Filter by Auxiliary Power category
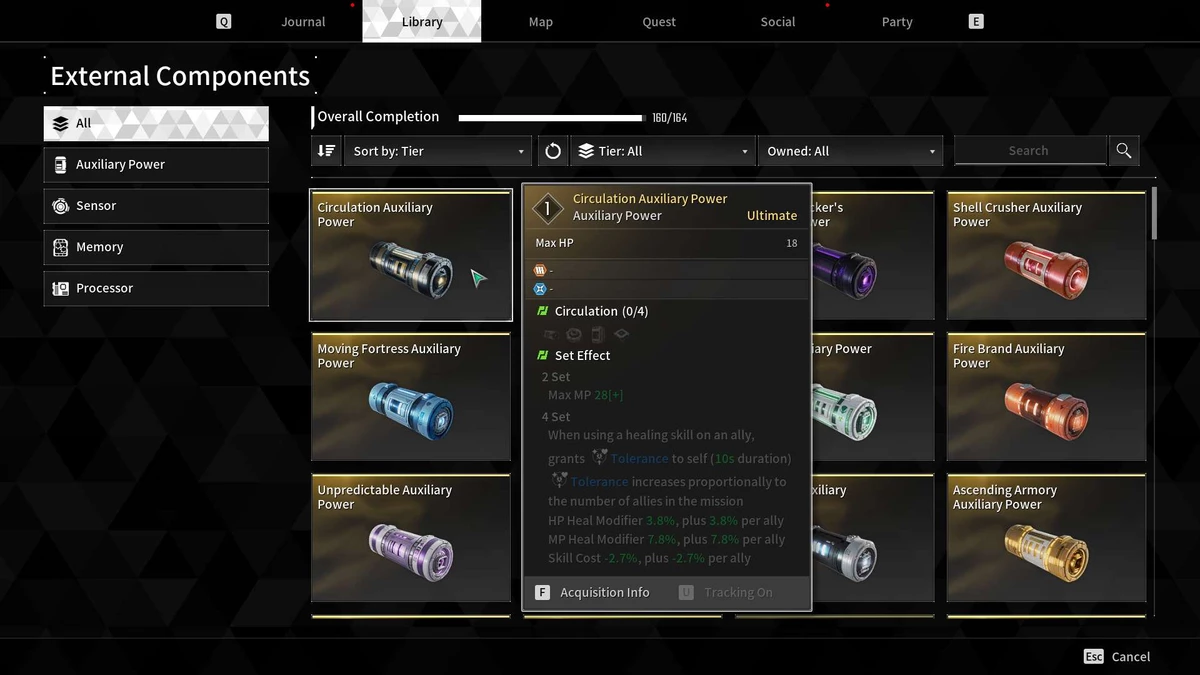Screen dimensions: 1200x675 coord(156,165)
